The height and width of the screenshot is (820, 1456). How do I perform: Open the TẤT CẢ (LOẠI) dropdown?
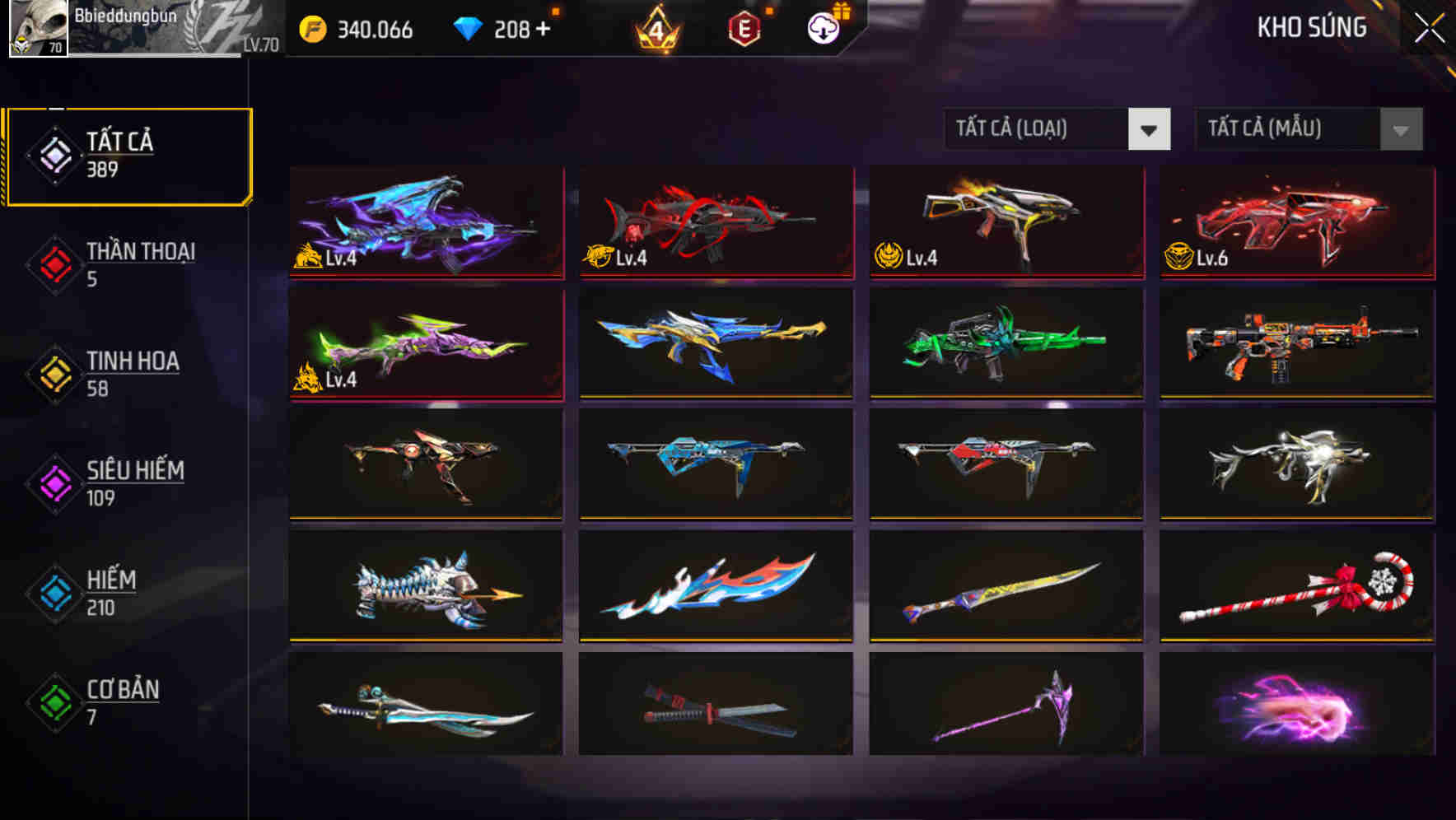pos(1057,129)
